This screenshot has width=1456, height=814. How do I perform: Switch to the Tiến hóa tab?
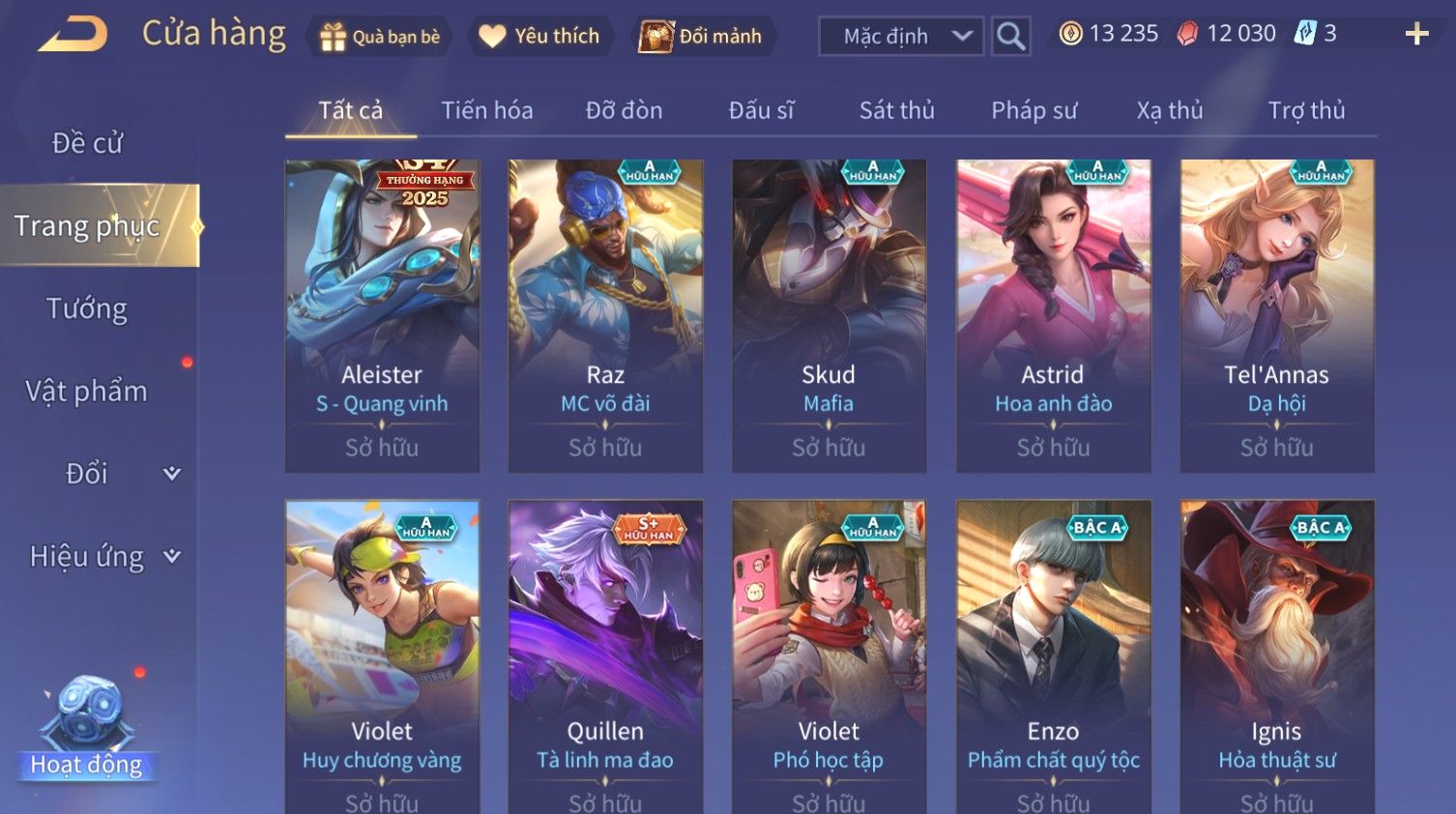point(487,110)
